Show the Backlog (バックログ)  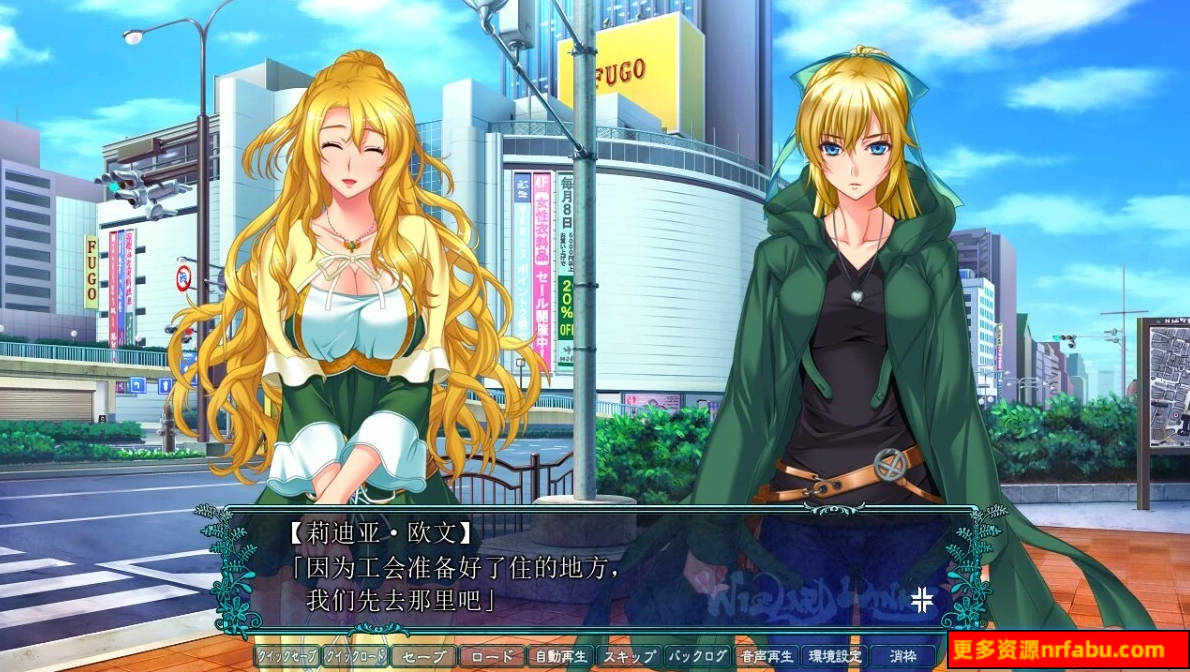[698, 657]
